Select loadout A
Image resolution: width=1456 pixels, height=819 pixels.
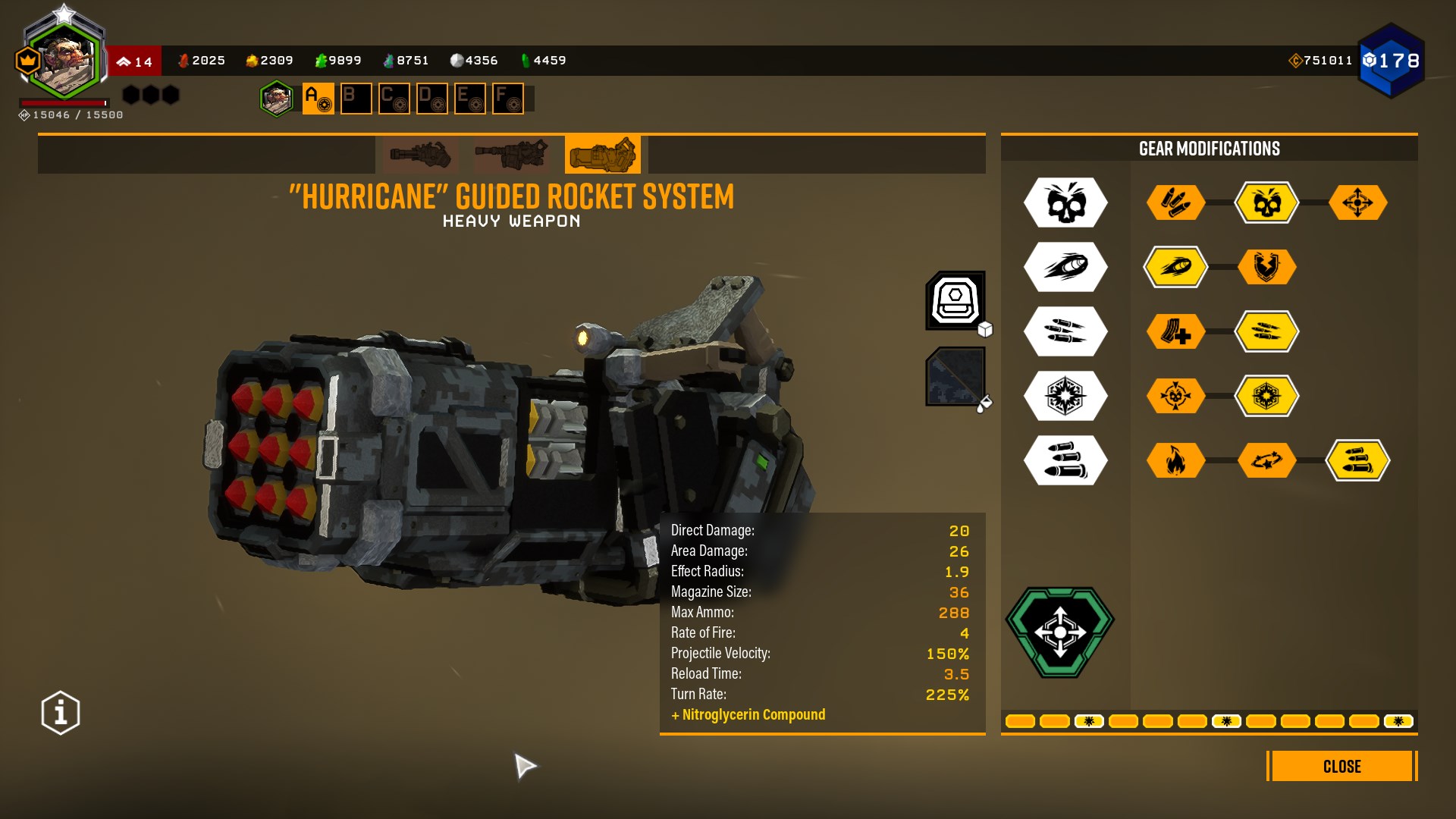pyautogui.click(x=318, y=99)
